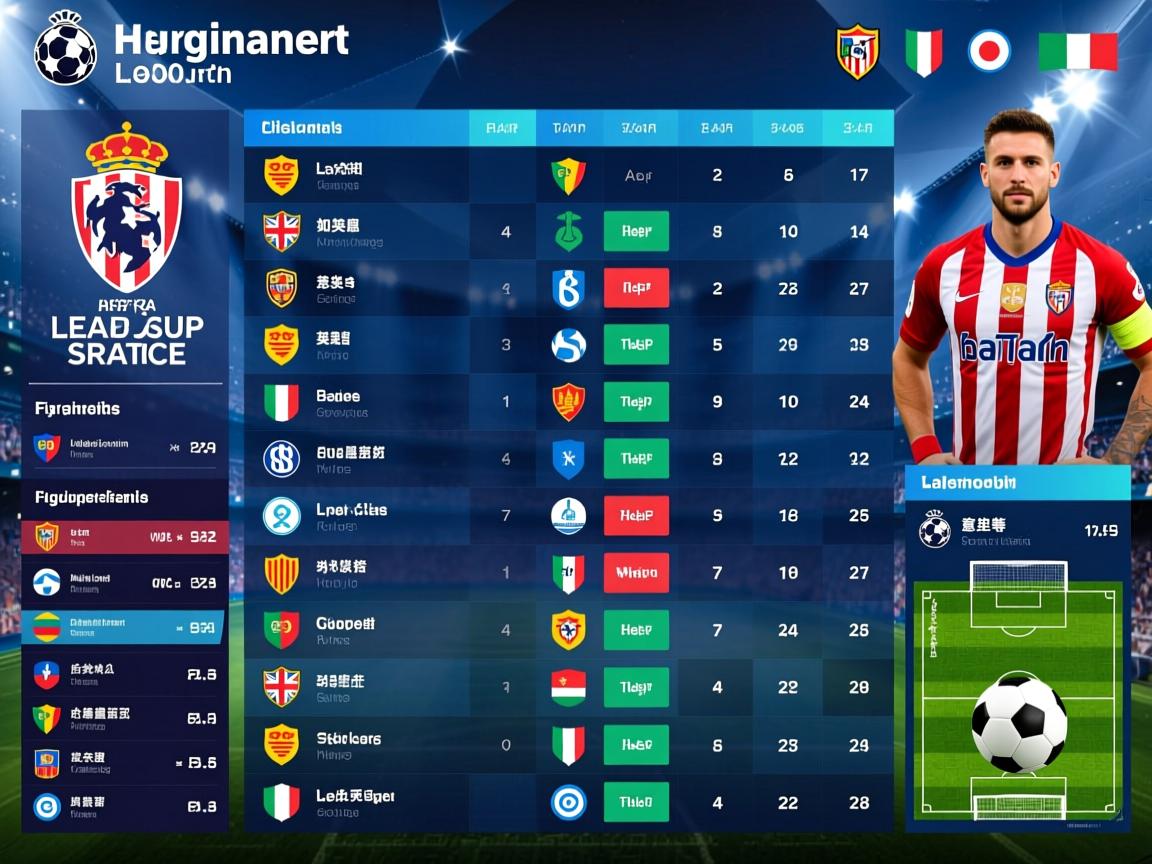
Task: Select the blue highlighted 873 list row
Action: point(125,627)
